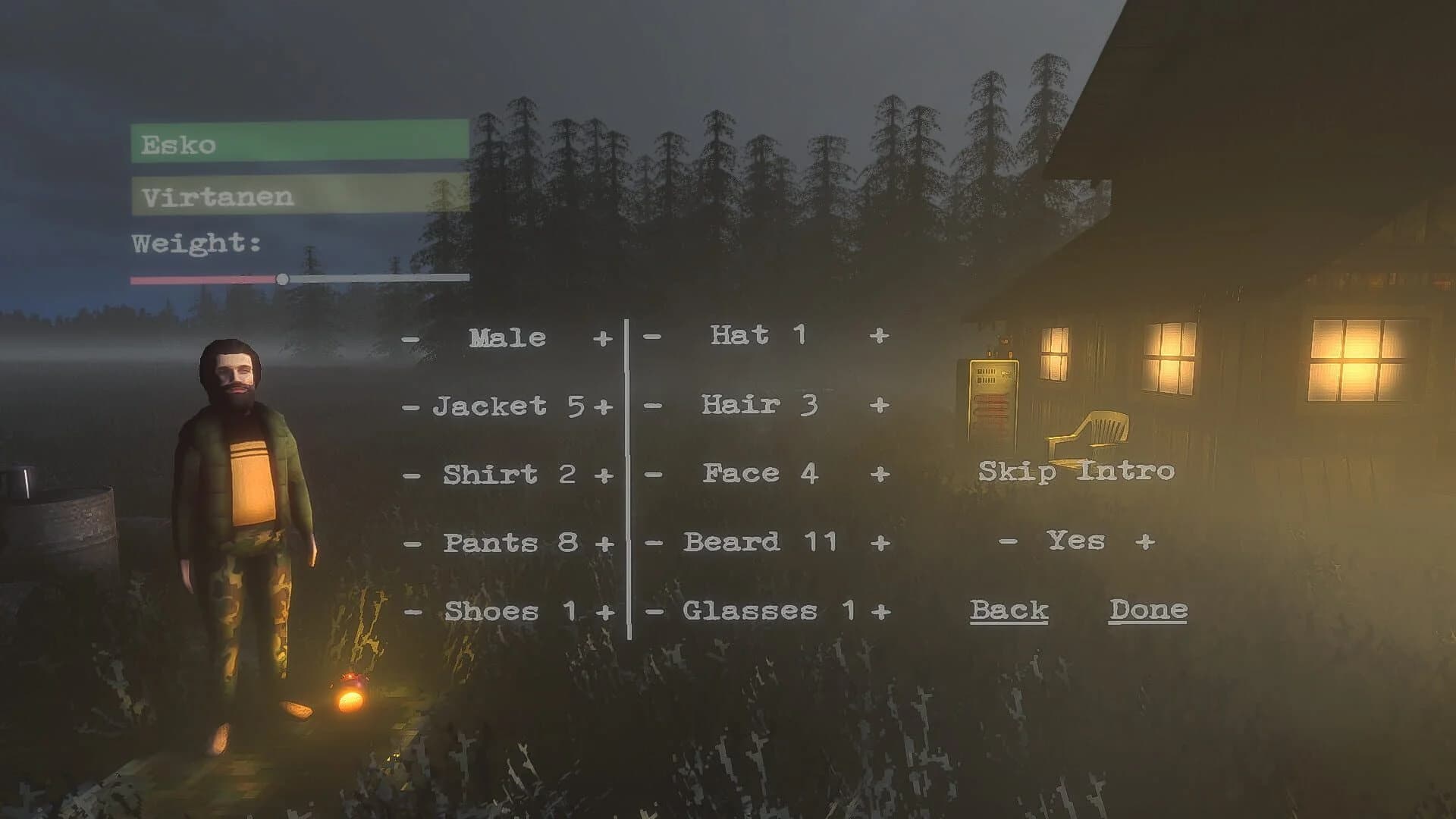This screenshot has height=819, width=1456.
Task: Advance the Face style with plus
Action: click(x=881, y=472)
